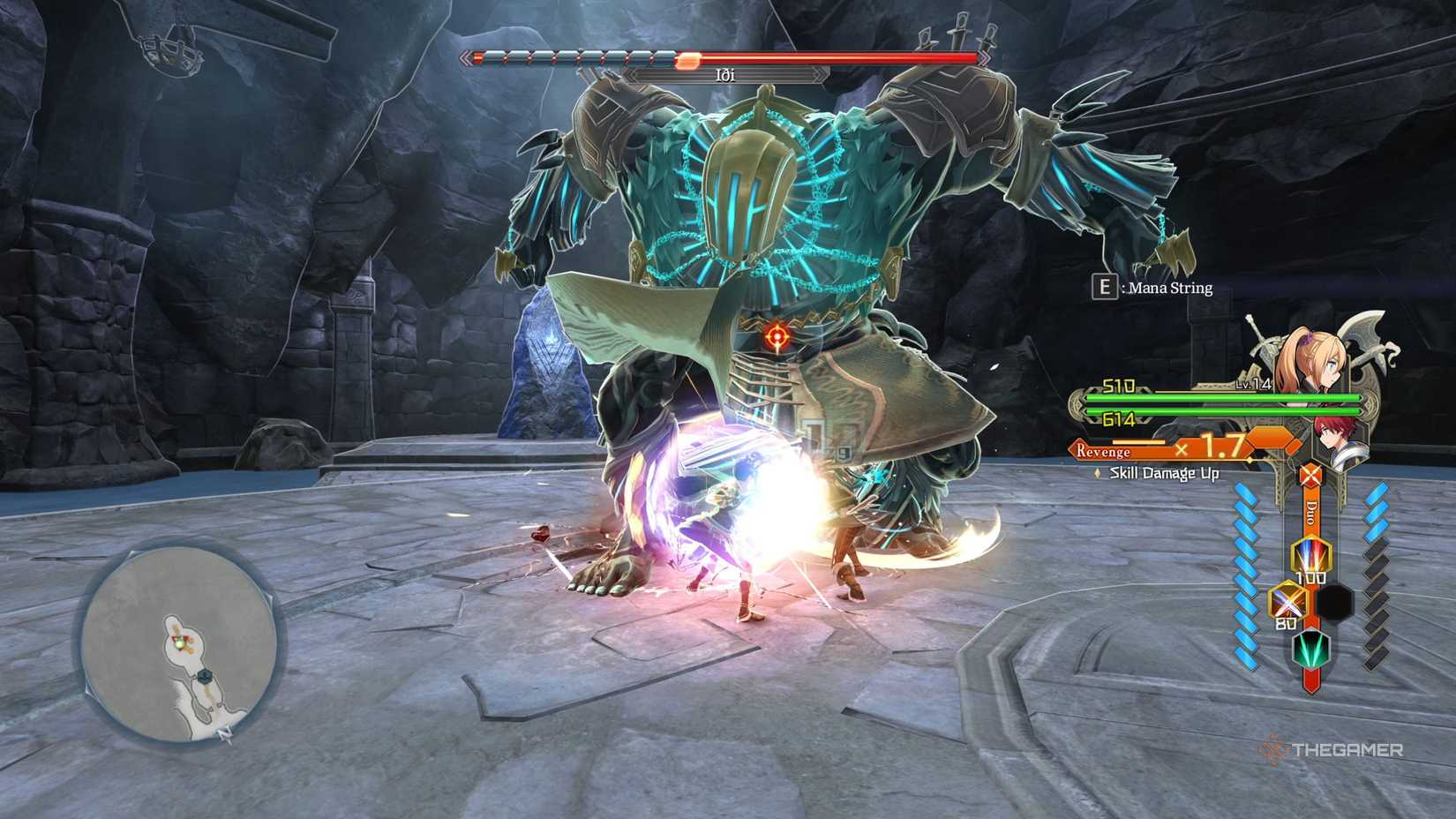
Task: Open the circular minimap
Action: (x=180, y=642)
